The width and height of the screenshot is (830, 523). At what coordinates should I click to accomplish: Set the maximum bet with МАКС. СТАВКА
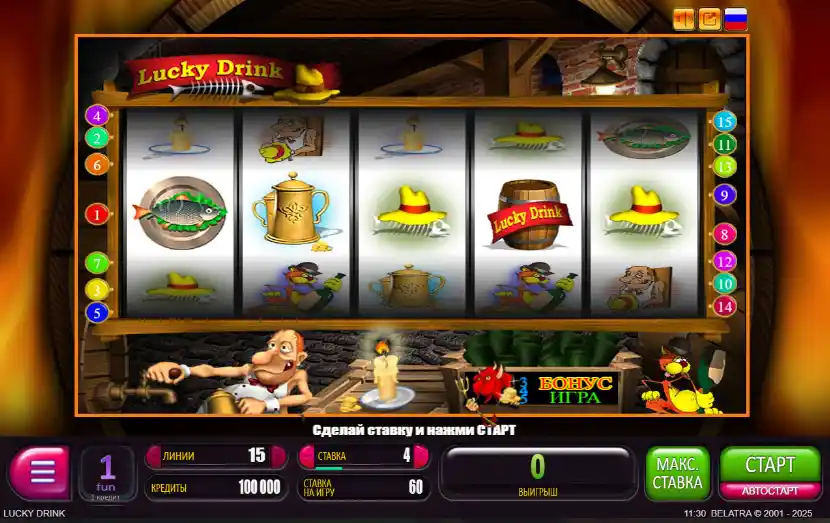678,474
